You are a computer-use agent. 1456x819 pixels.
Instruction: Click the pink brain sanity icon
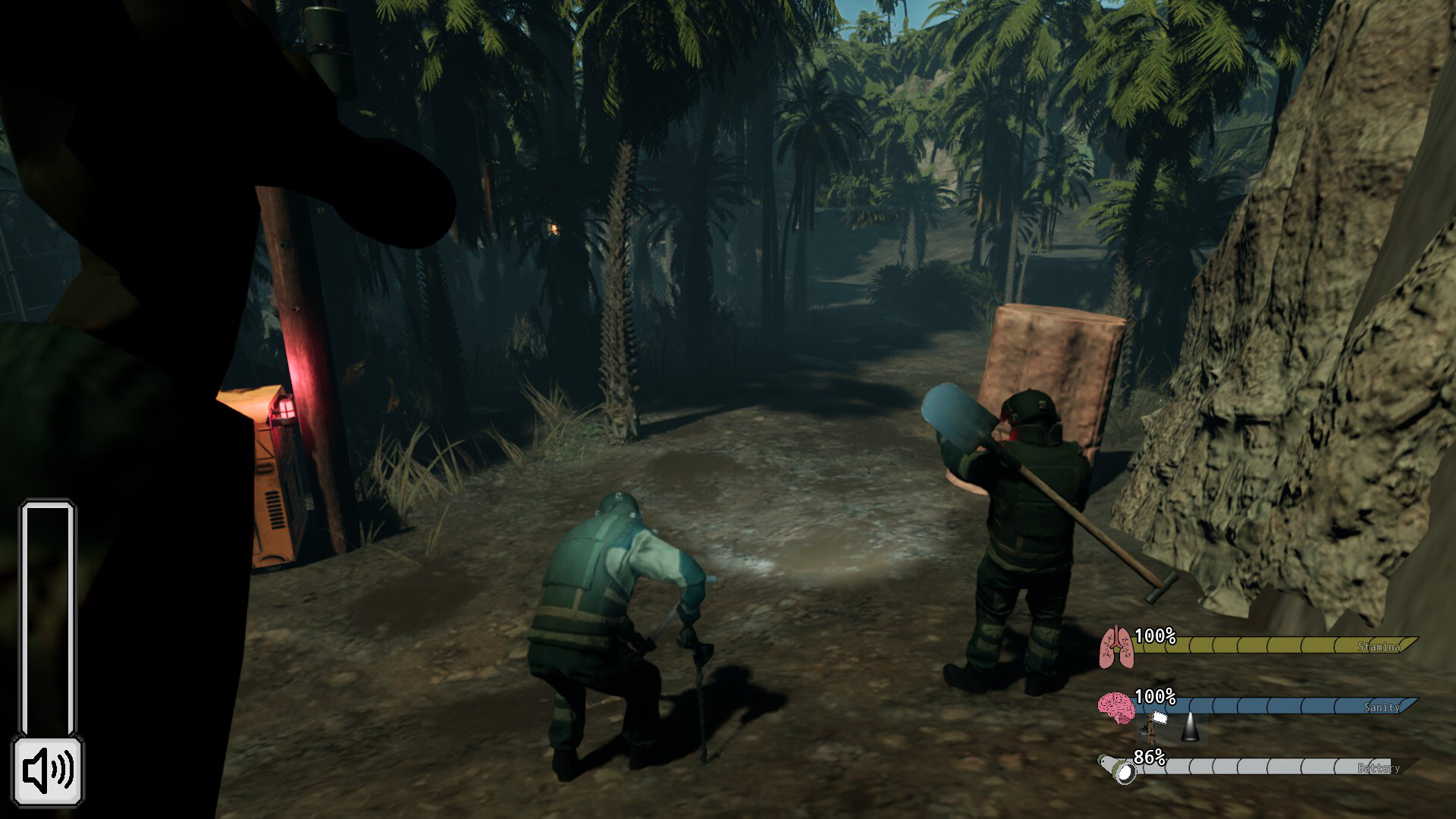point(1116,708)
